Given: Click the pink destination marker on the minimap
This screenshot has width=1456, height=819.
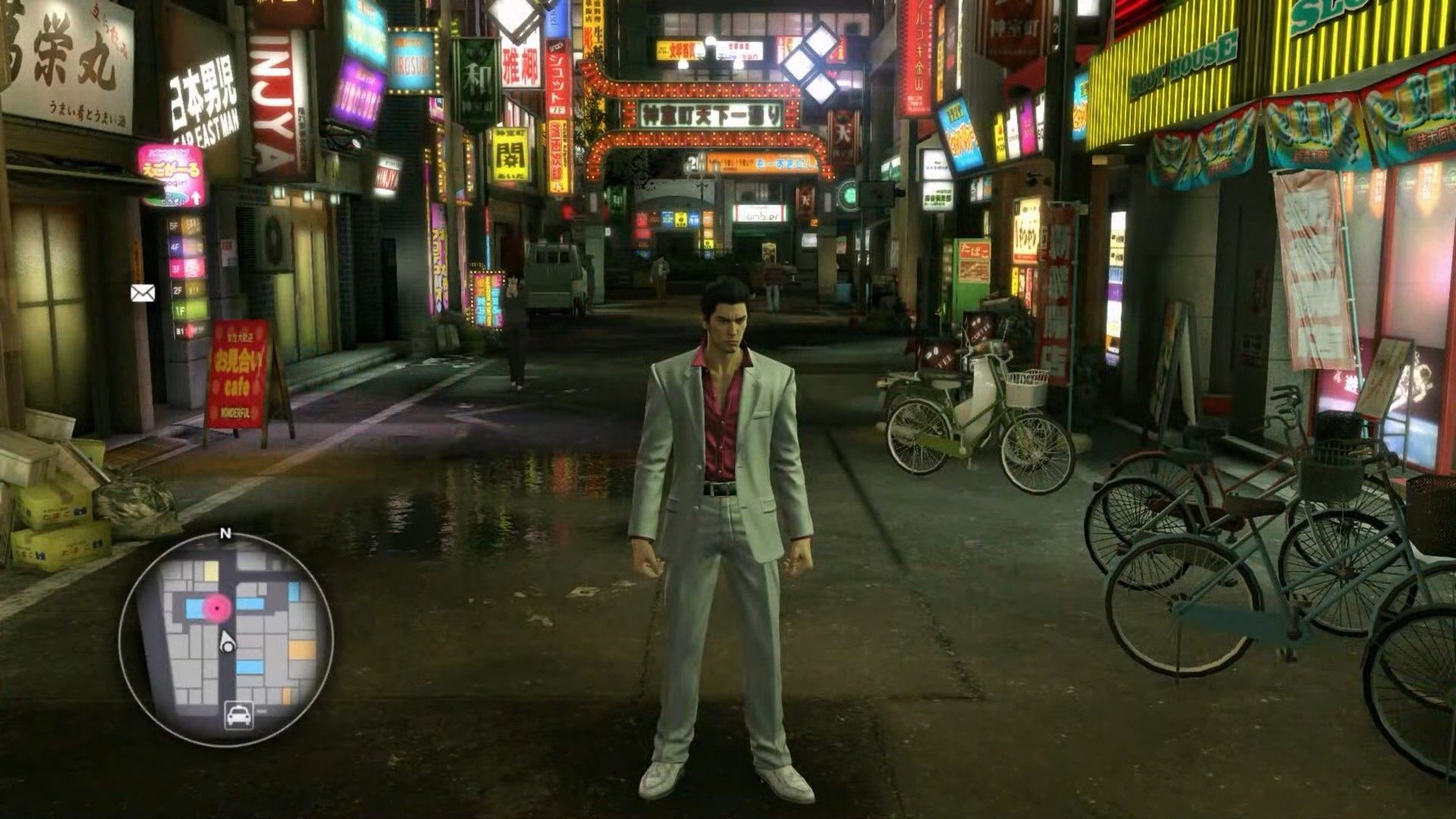Looking at the screenshot, I should 216,607.
